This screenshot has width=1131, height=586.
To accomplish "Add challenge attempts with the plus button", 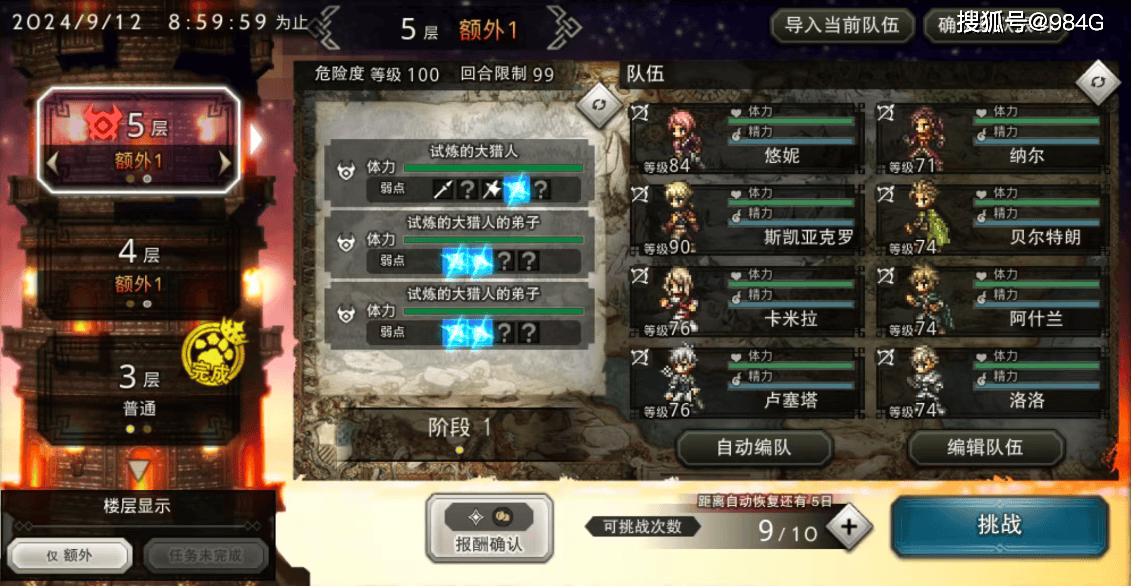I will 849,527.
